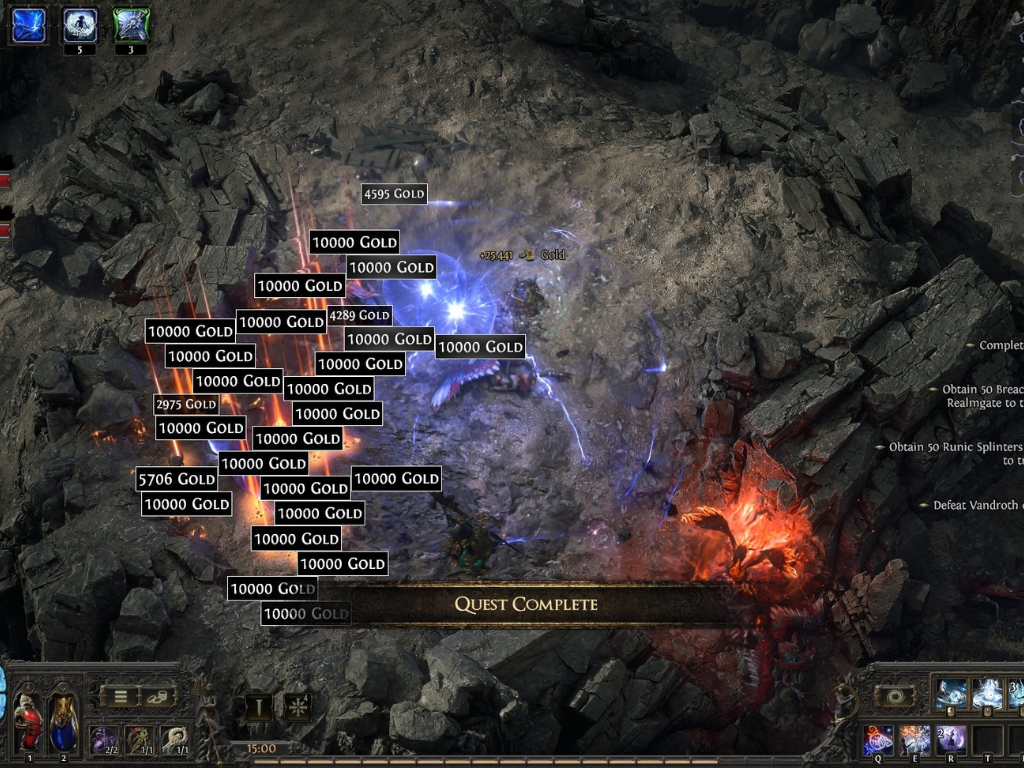The width and height of the screenshot is (1024, 768).
Task: Activate the E skill with fiery burst
Action: pos(915,741)
